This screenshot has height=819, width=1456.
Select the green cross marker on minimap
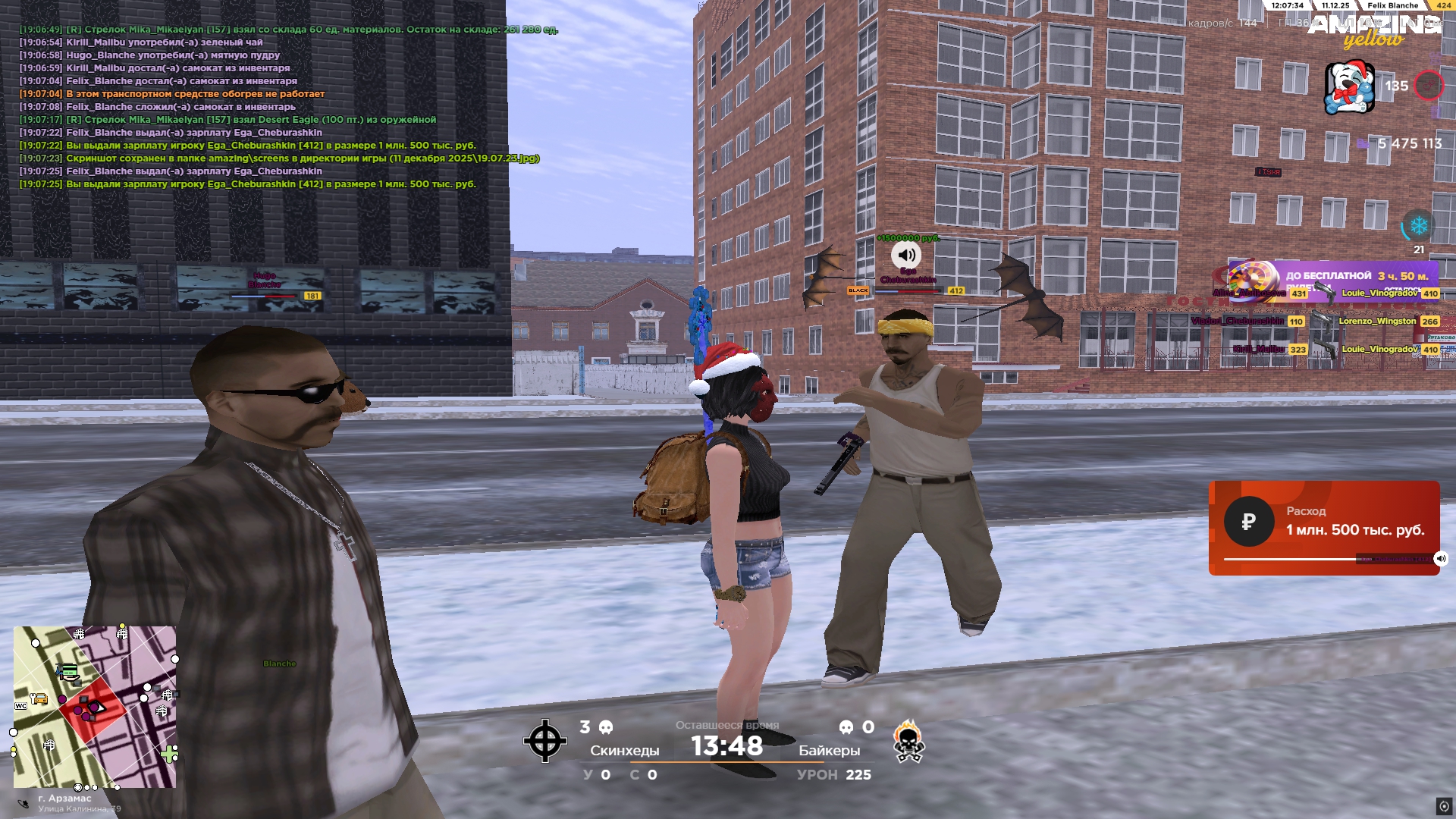click(x=168, y=753)
